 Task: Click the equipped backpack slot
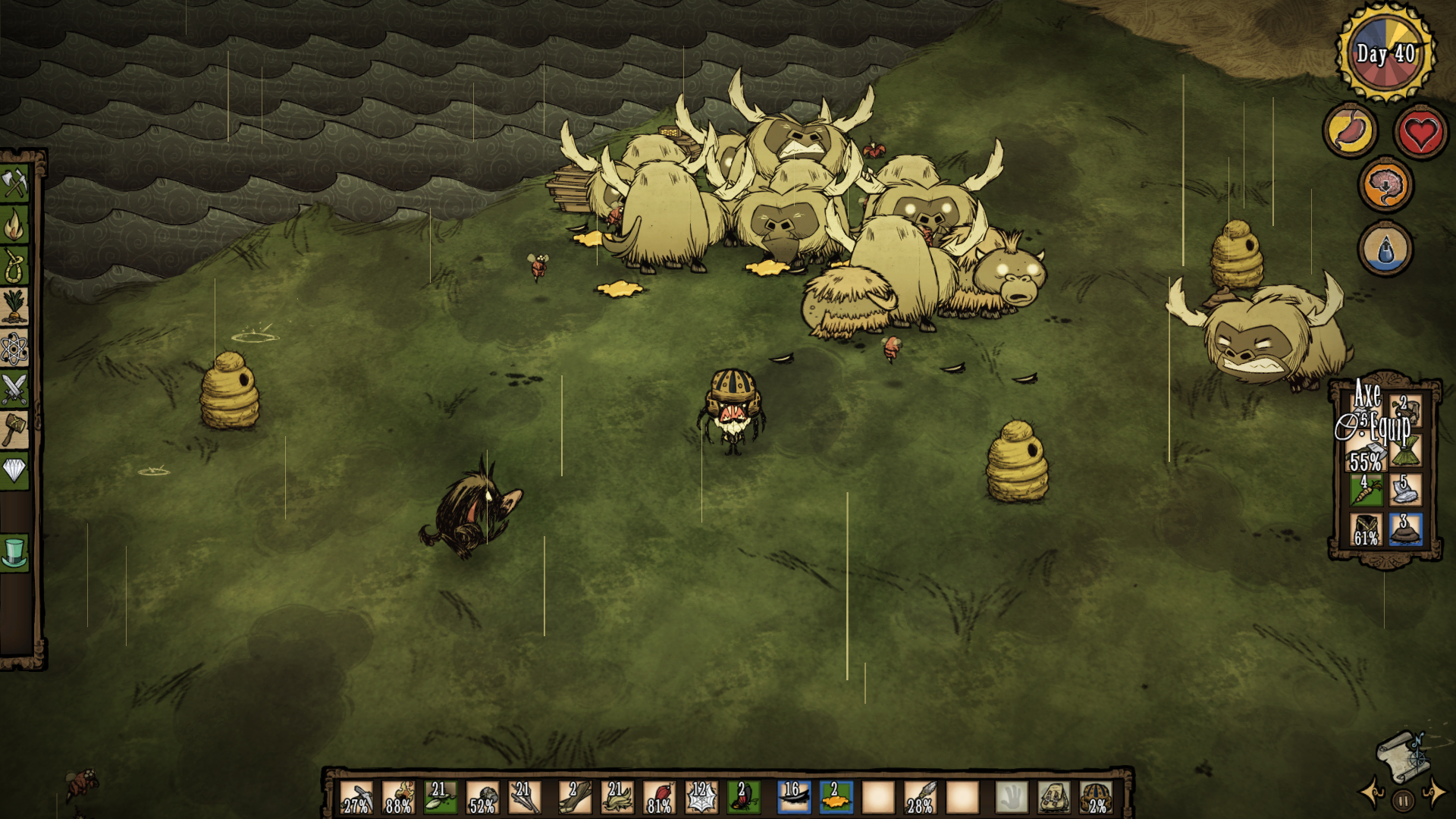click(1054, 798)
